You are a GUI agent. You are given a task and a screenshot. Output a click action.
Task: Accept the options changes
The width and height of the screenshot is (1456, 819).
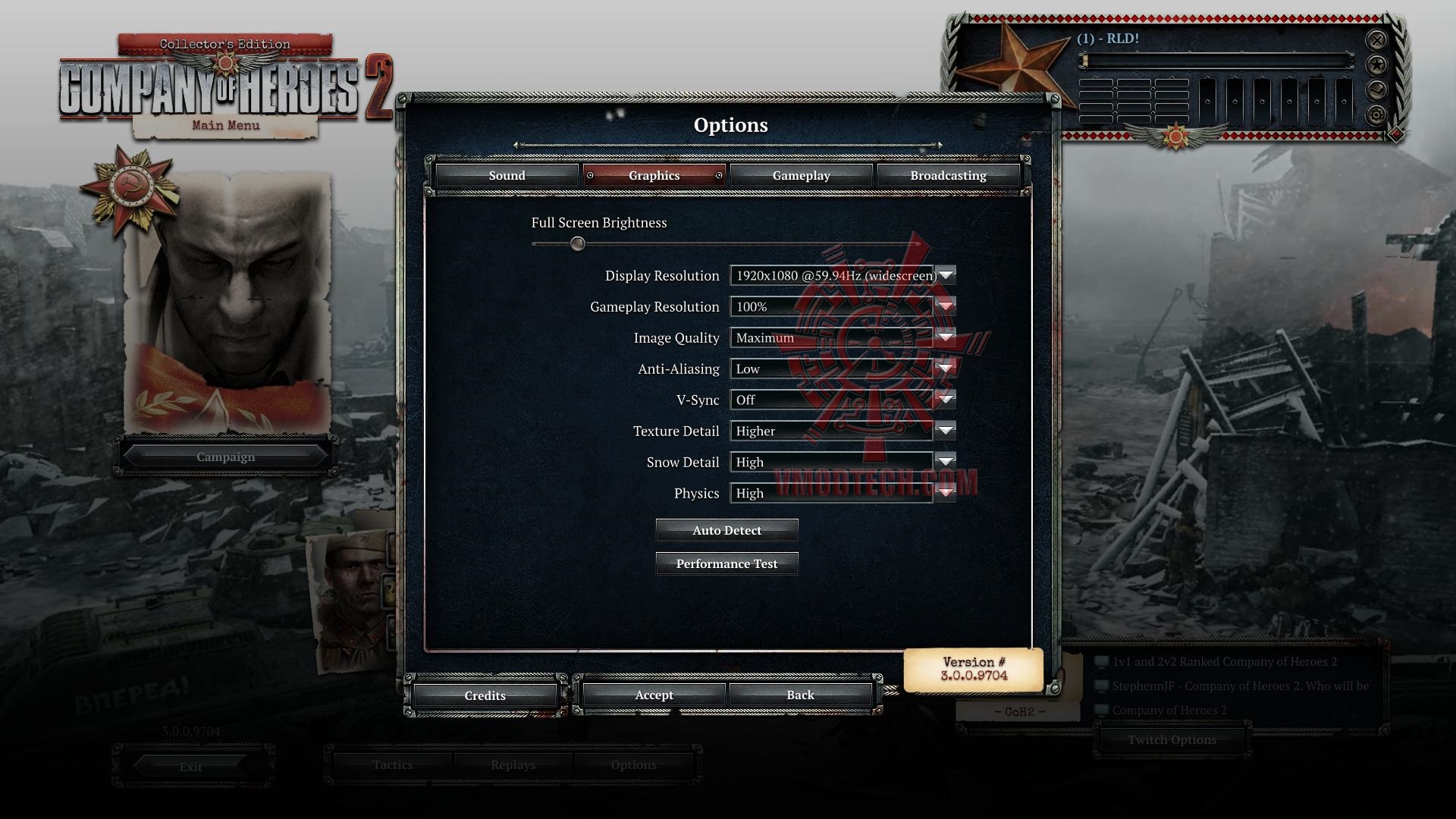[x=654, y=695]
